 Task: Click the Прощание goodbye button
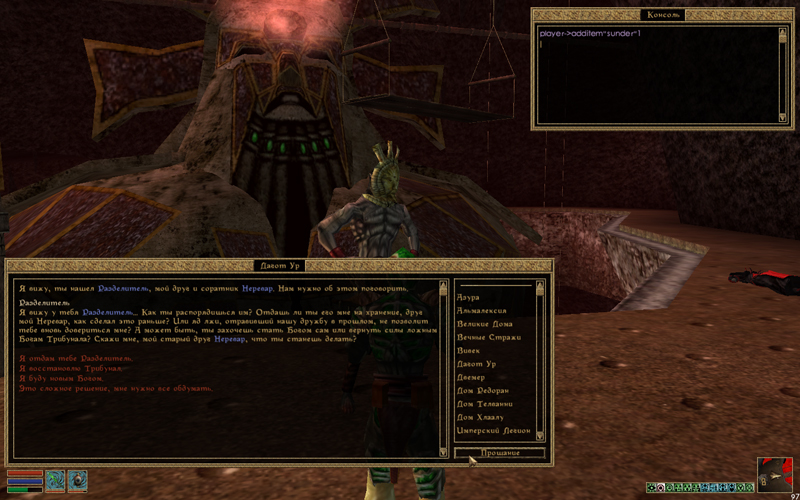pos(500,453)
